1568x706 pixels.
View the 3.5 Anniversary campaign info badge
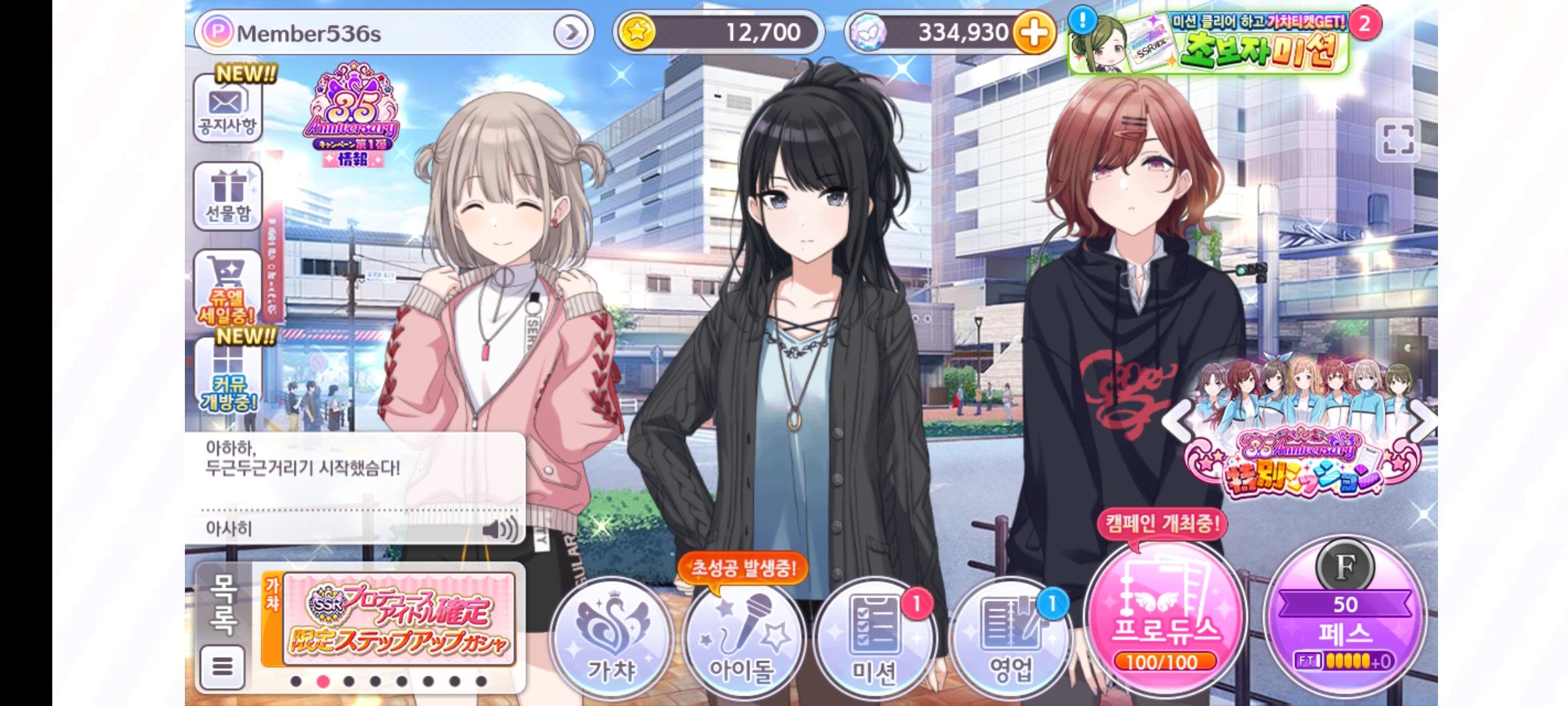click(x=352, y=116)
